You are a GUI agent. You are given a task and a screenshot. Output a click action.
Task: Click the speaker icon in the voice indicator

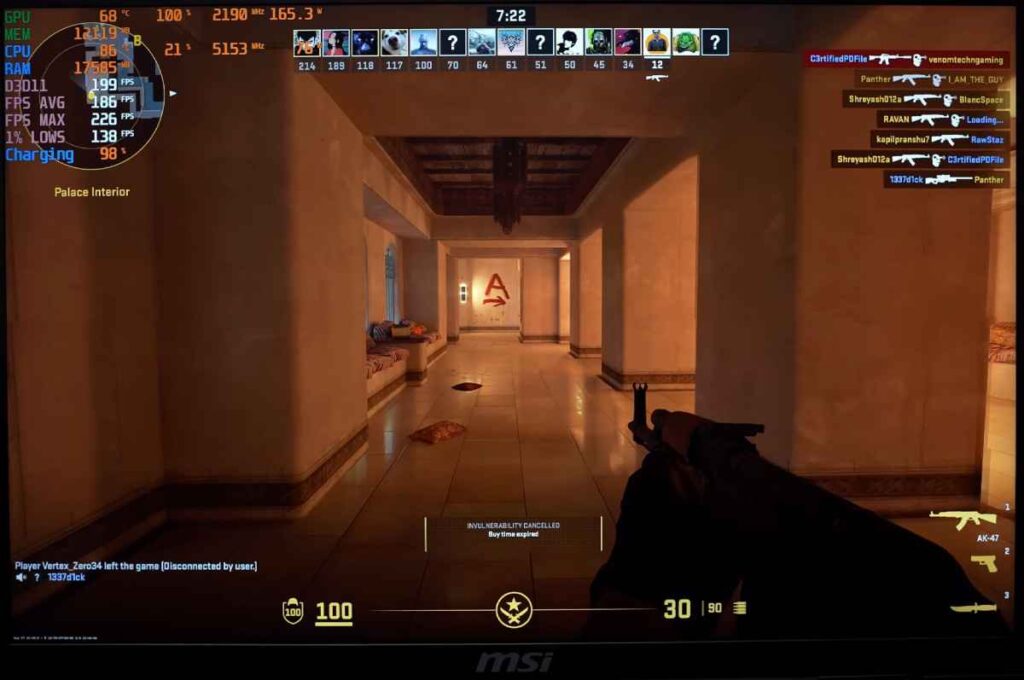pyautogui.click(x=20, y=577)
